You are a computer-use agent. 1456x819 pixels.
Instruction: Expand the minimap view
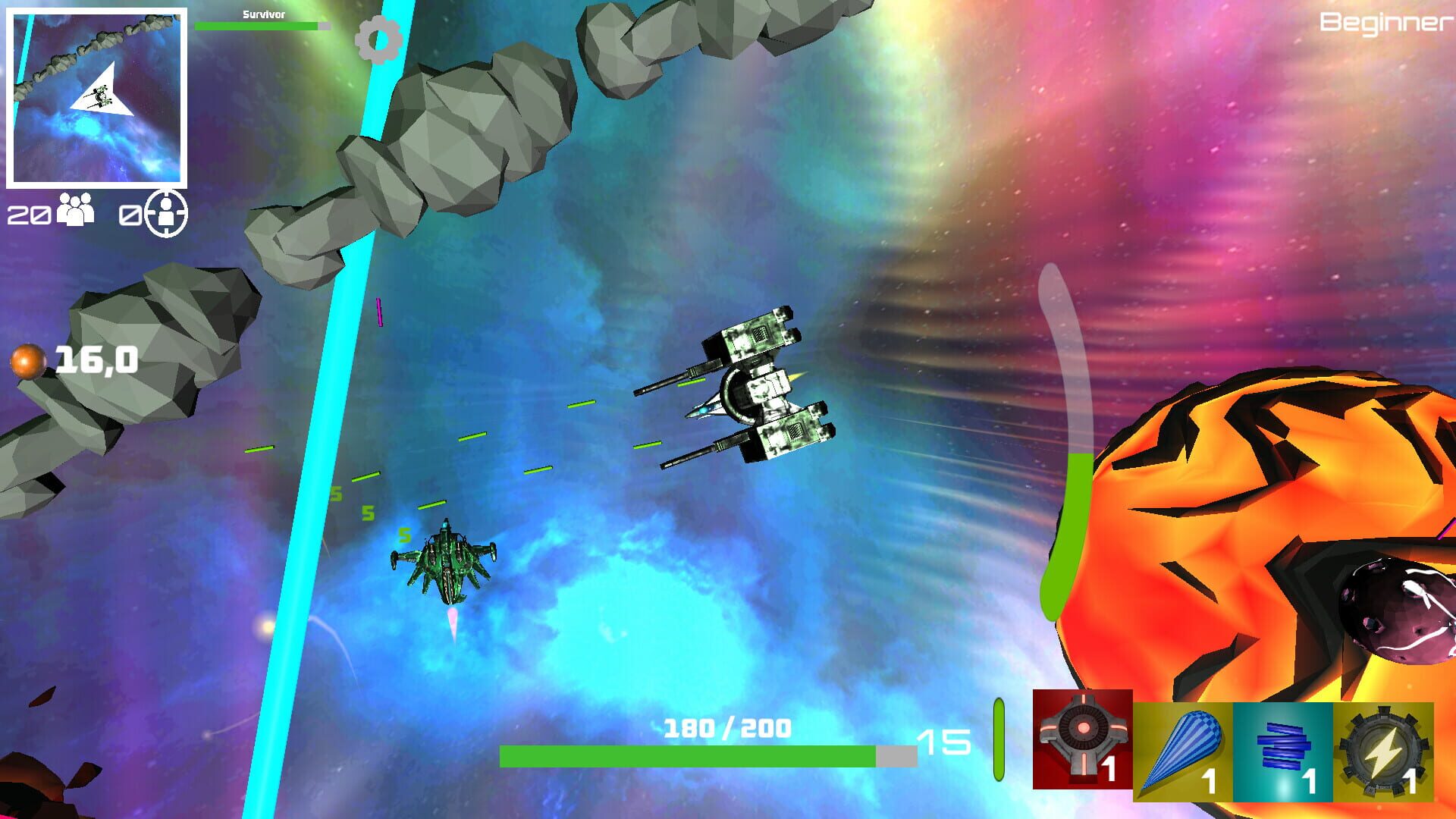click(x=97, y=96)
